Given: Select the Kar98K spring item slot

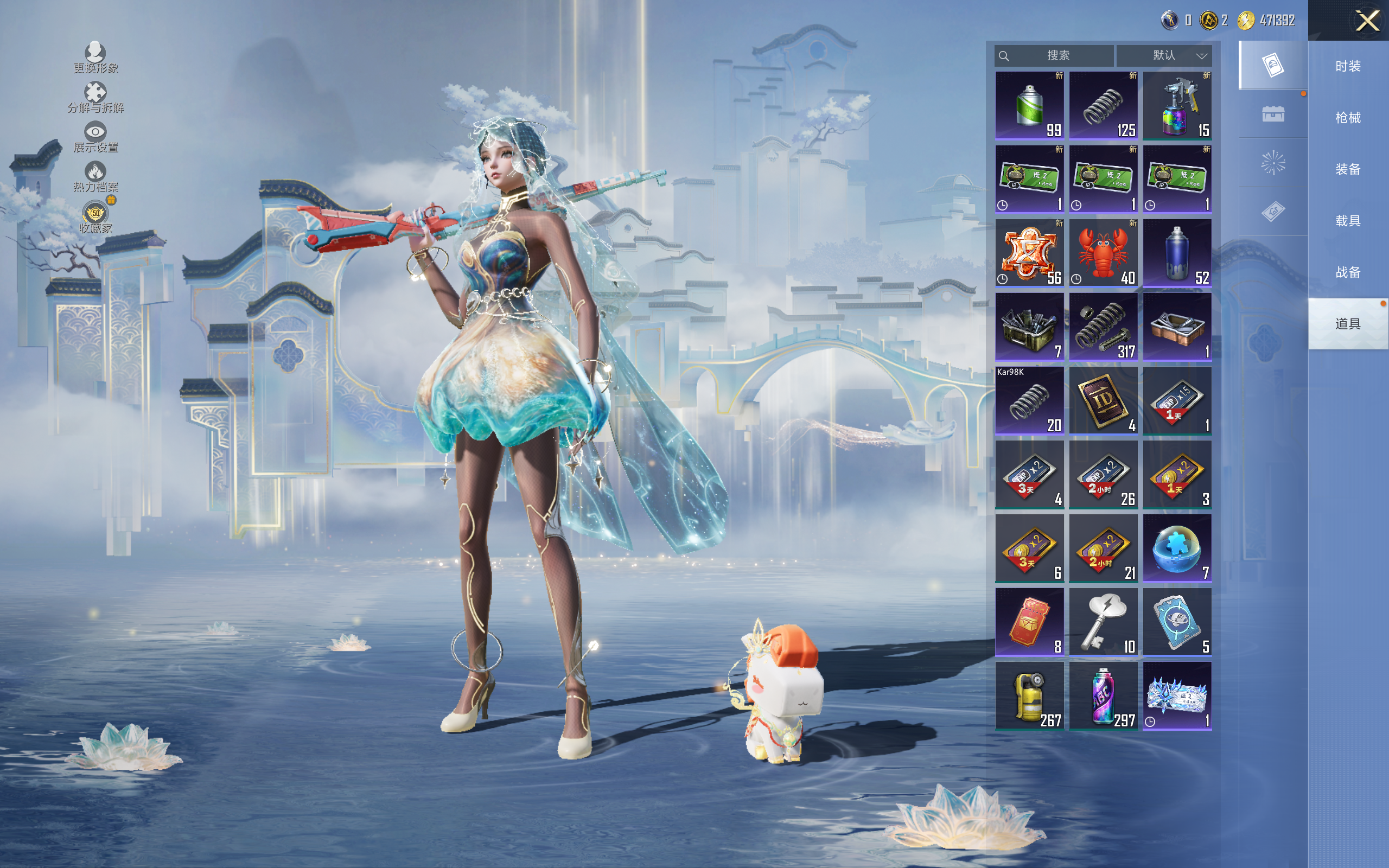Looking at the screenshot, I should 1029,400.
